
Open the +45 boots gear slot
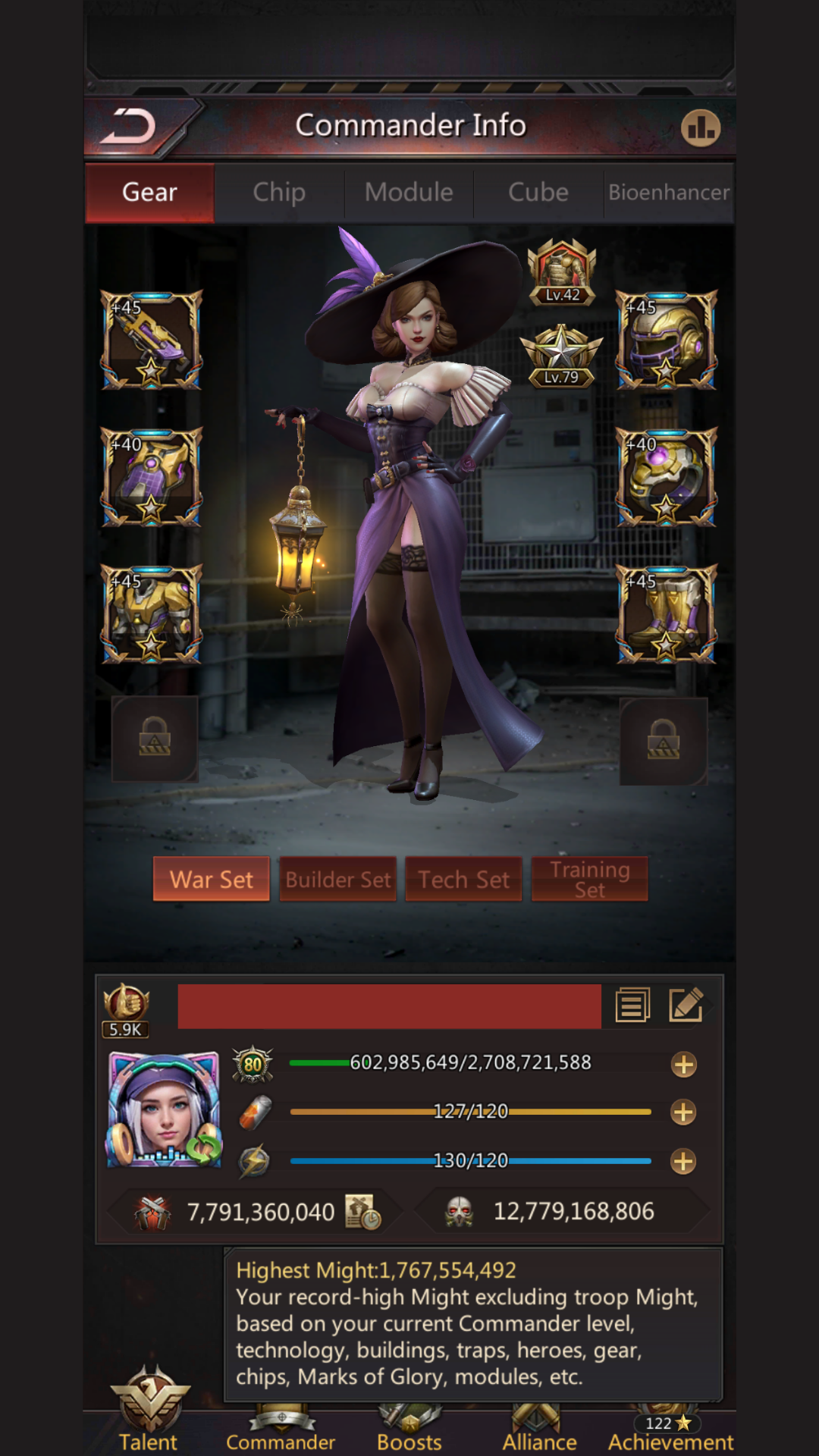[666, 614]
